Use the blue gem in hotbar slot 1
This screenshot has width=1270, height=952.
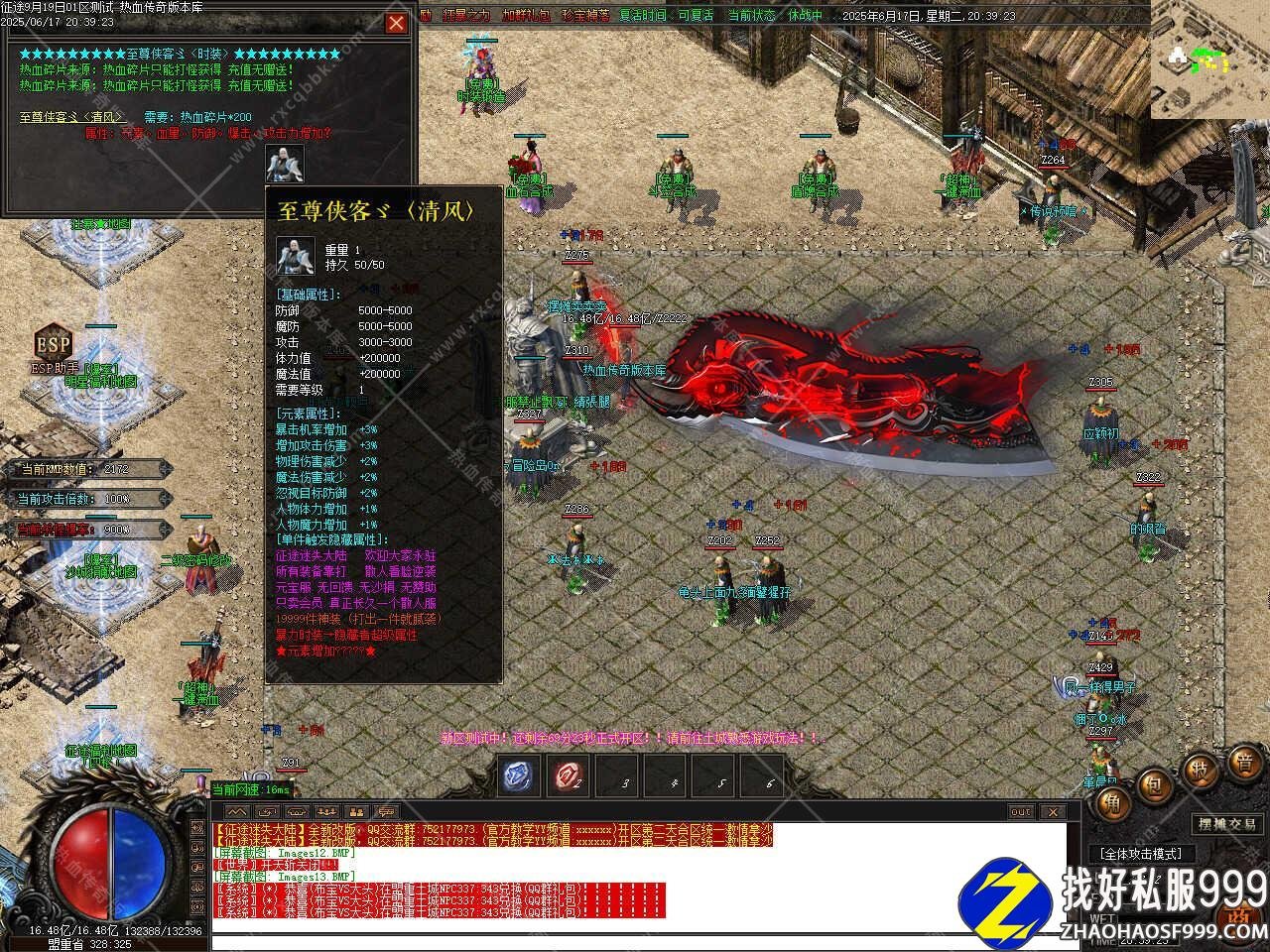pyautogui.click(x=519, y=775)
